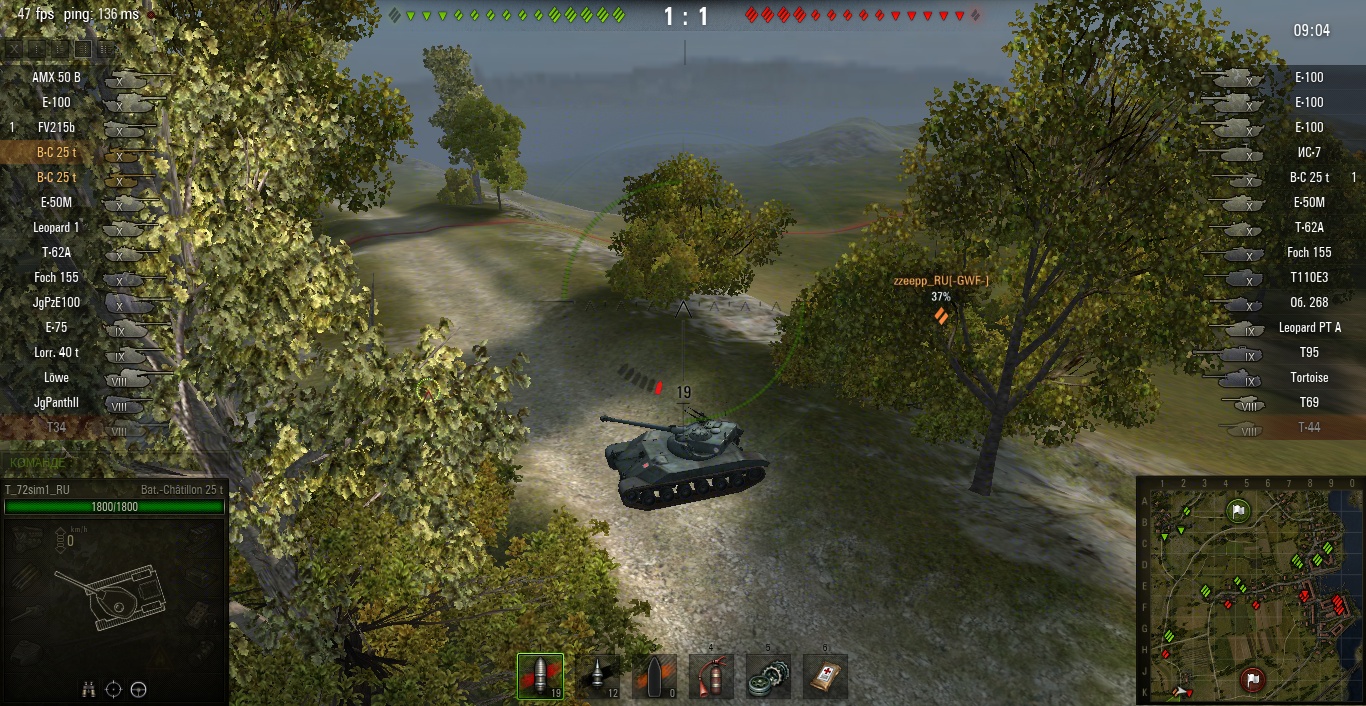Choose the depleted shell slot showing 0
Image resolution: width=1366 pixels, height=706 pixels.
coord(654,677)
